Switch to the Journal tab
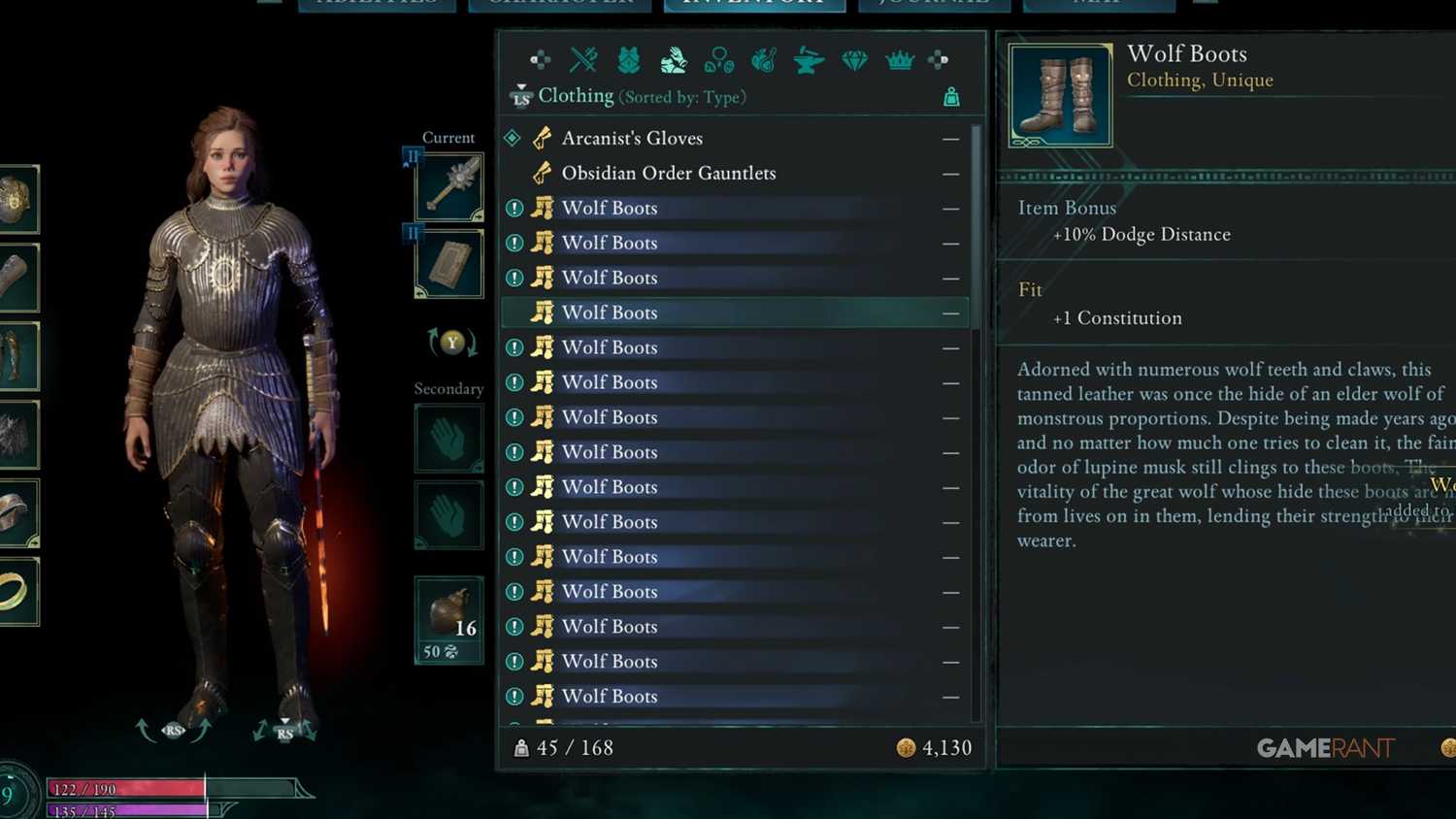This screenshot has width=1456, height=819. coord(933,5)
